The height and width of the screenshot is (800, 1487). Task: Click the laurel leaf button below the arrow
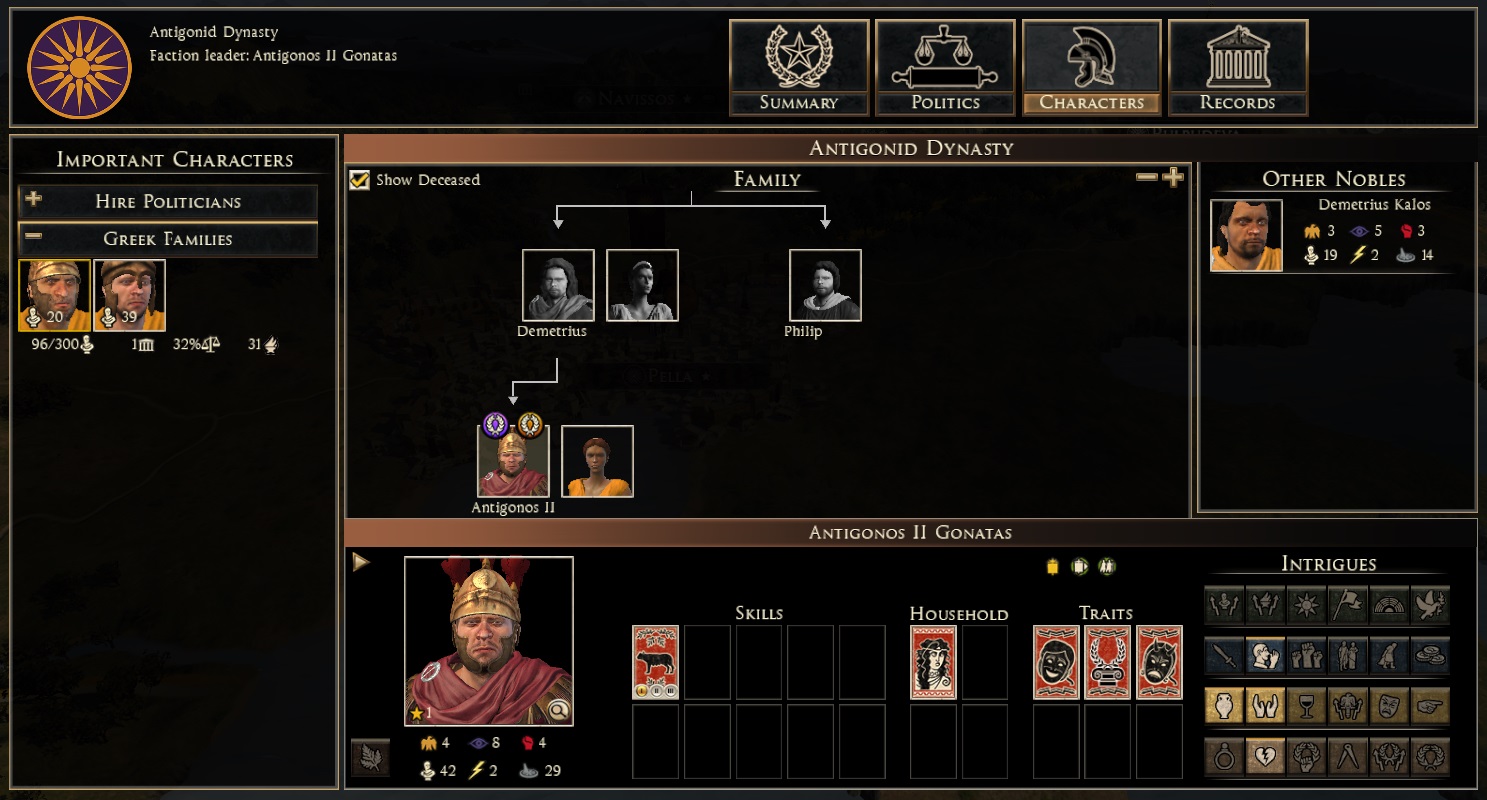coord(370,757)
